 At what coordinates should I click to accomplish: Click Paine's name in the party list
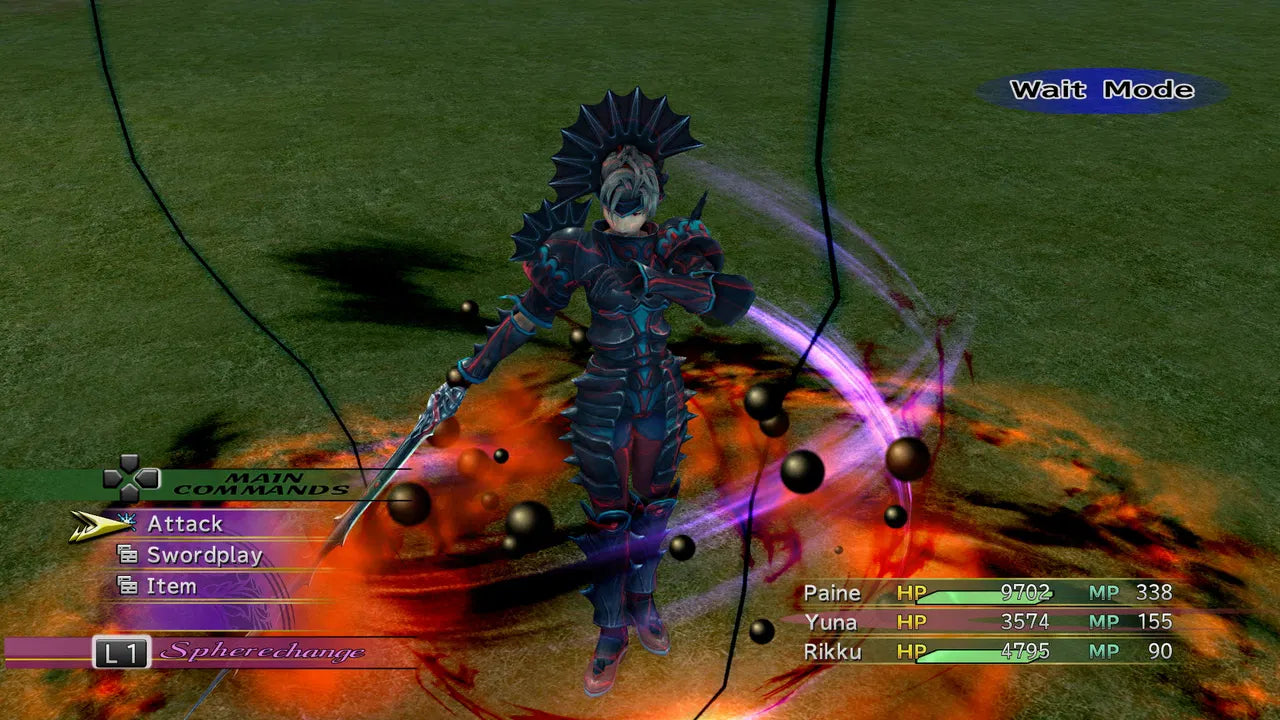pyautogui.click(x=833, y=593)
